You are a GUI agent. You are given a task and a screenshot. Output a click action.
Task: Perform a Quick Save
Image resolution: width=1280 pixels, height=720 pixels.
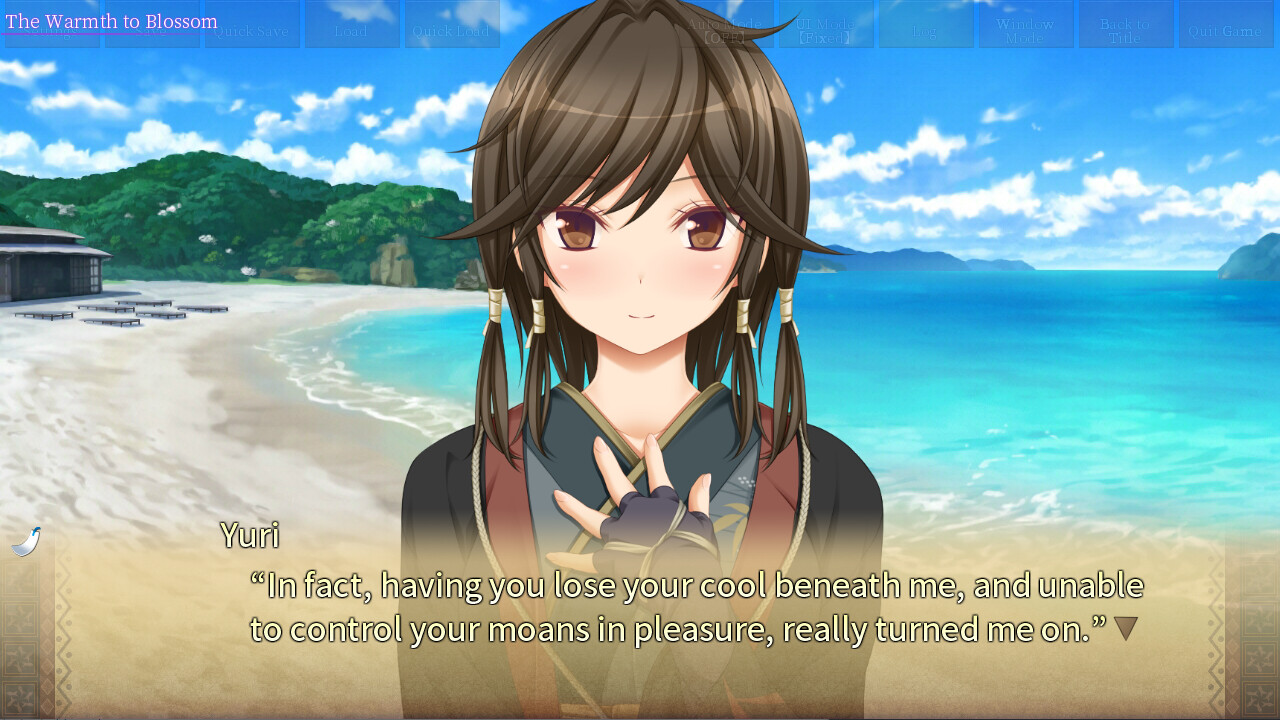(x=252, y=25)
